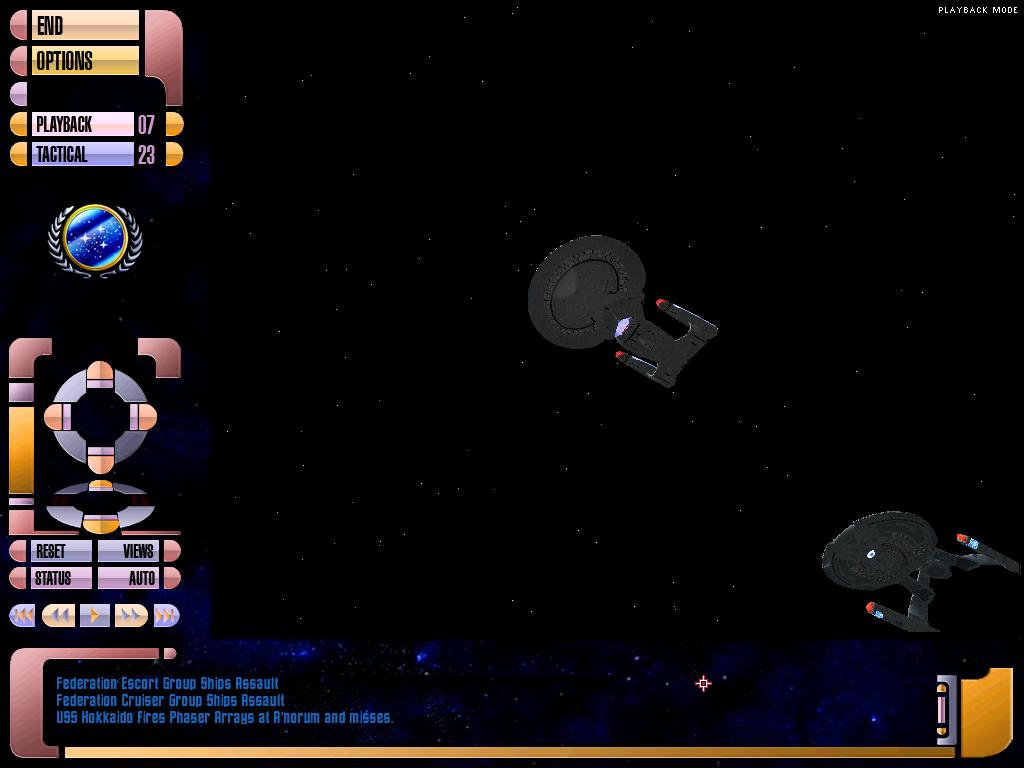1024x768 pixels.
Task: Play the battle replay
Action: click(x=94, y=616)
